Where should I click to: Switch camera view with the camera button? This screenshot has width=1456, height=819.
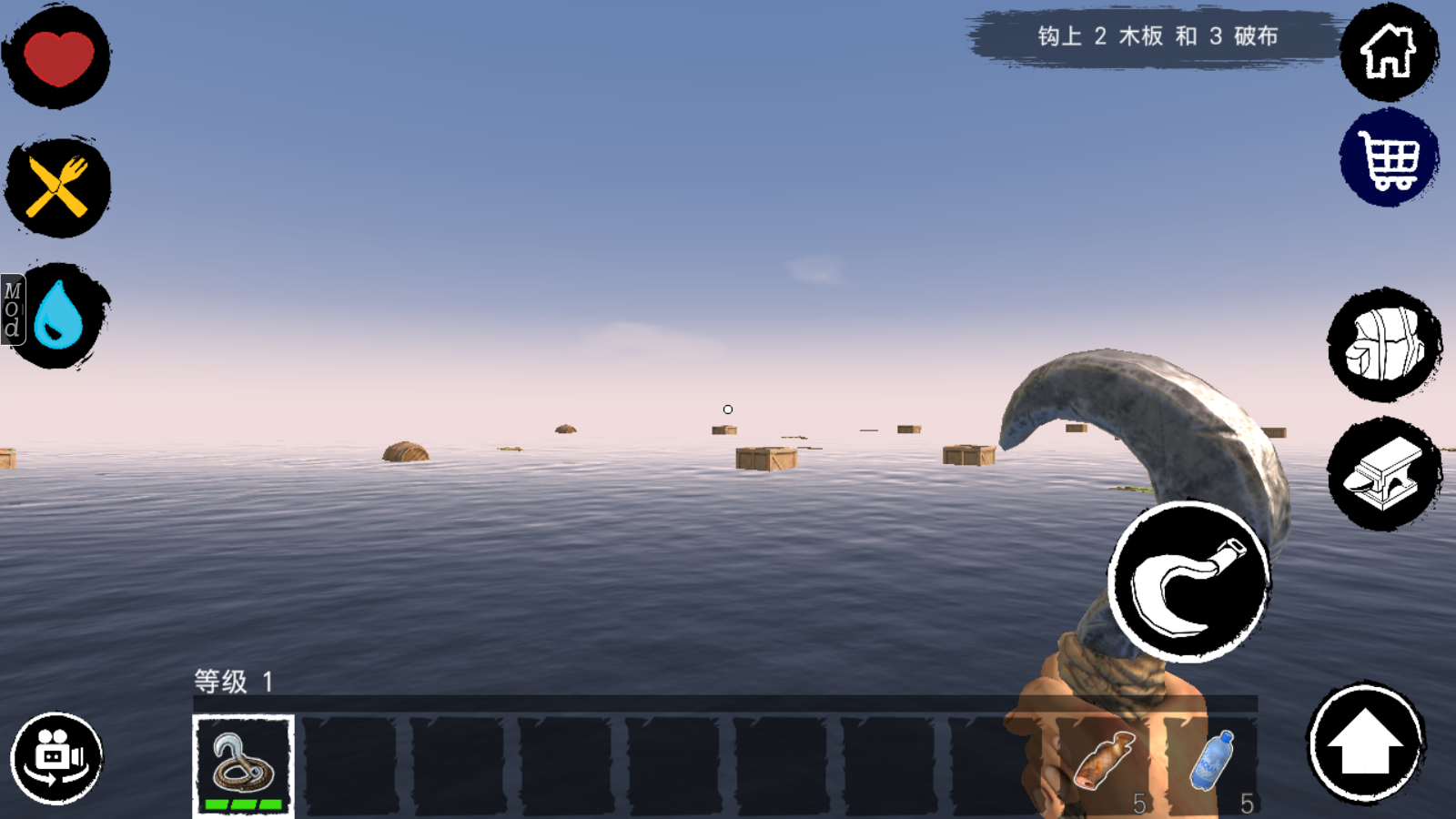click(x=56, y=759)
